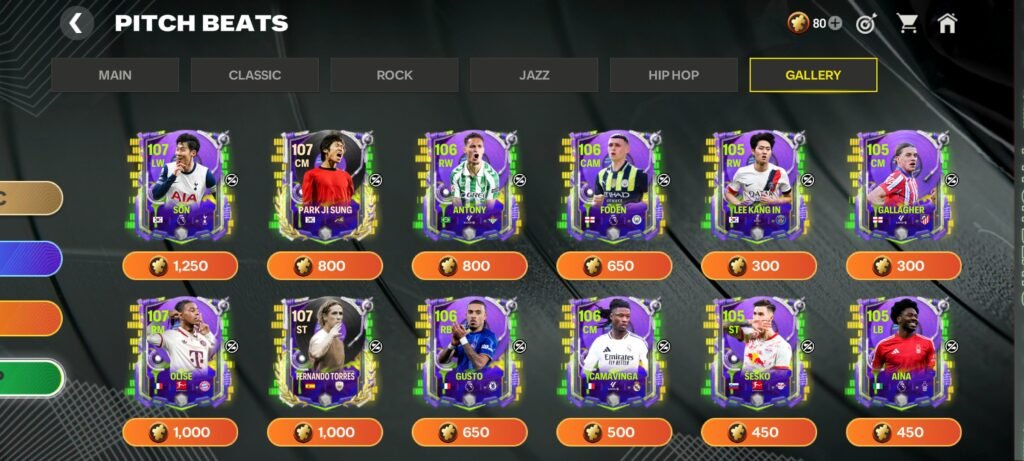Select the Son 107 LW card
The height and width of the screenshot is (461, 1024).
tap(181, 185)
